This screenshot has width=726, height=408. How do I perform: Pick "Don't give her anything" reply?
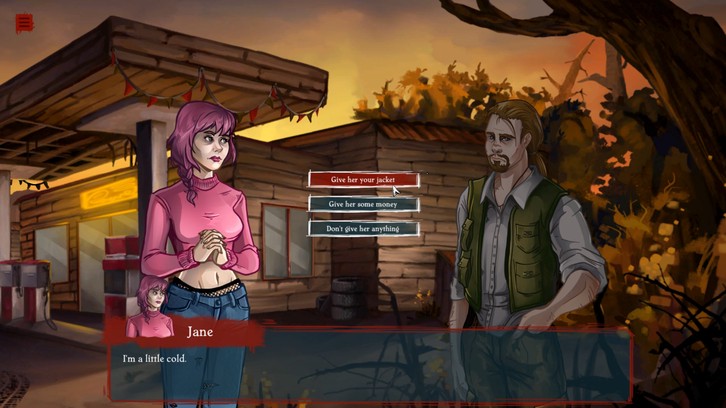point(363,228)
